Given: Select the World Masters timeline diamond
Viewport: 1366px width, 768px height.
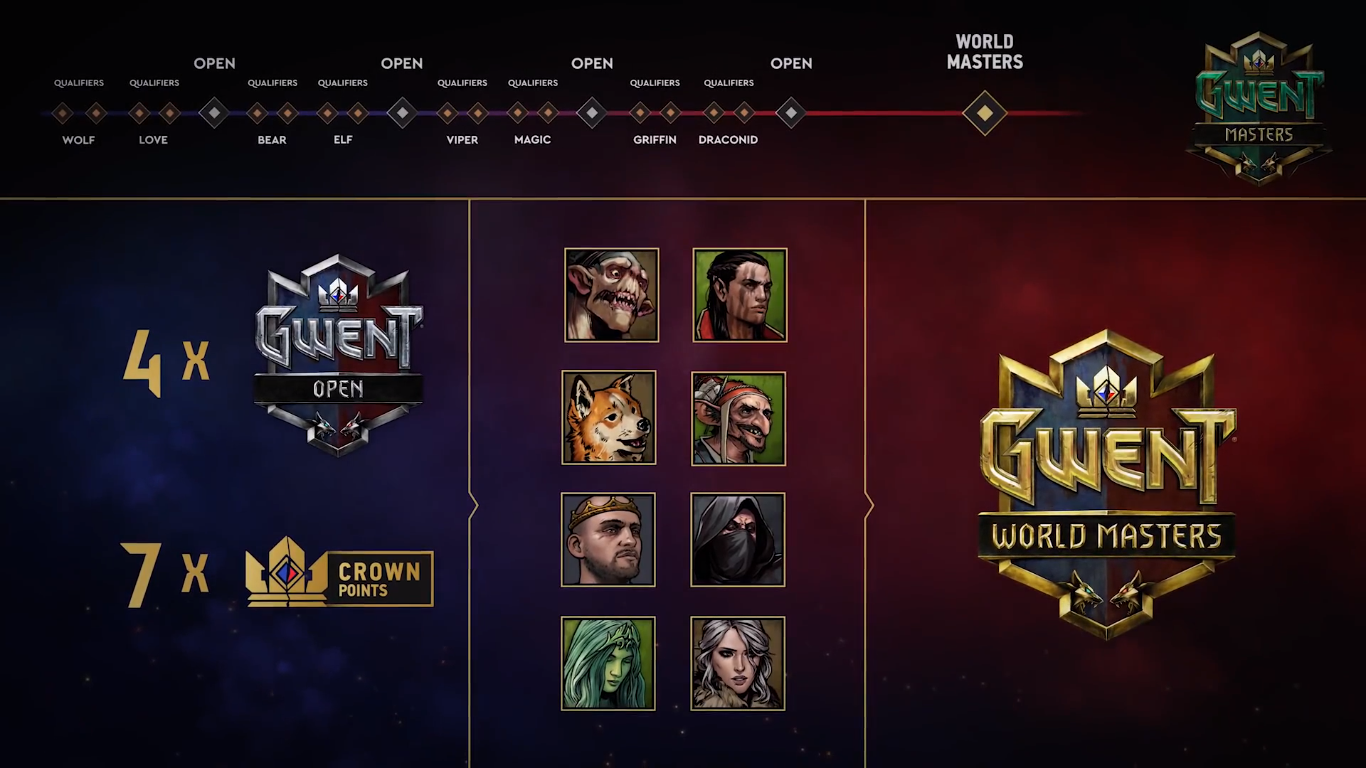Looking at the screenshot, I should pyautogui.click(x=984, y=113).
